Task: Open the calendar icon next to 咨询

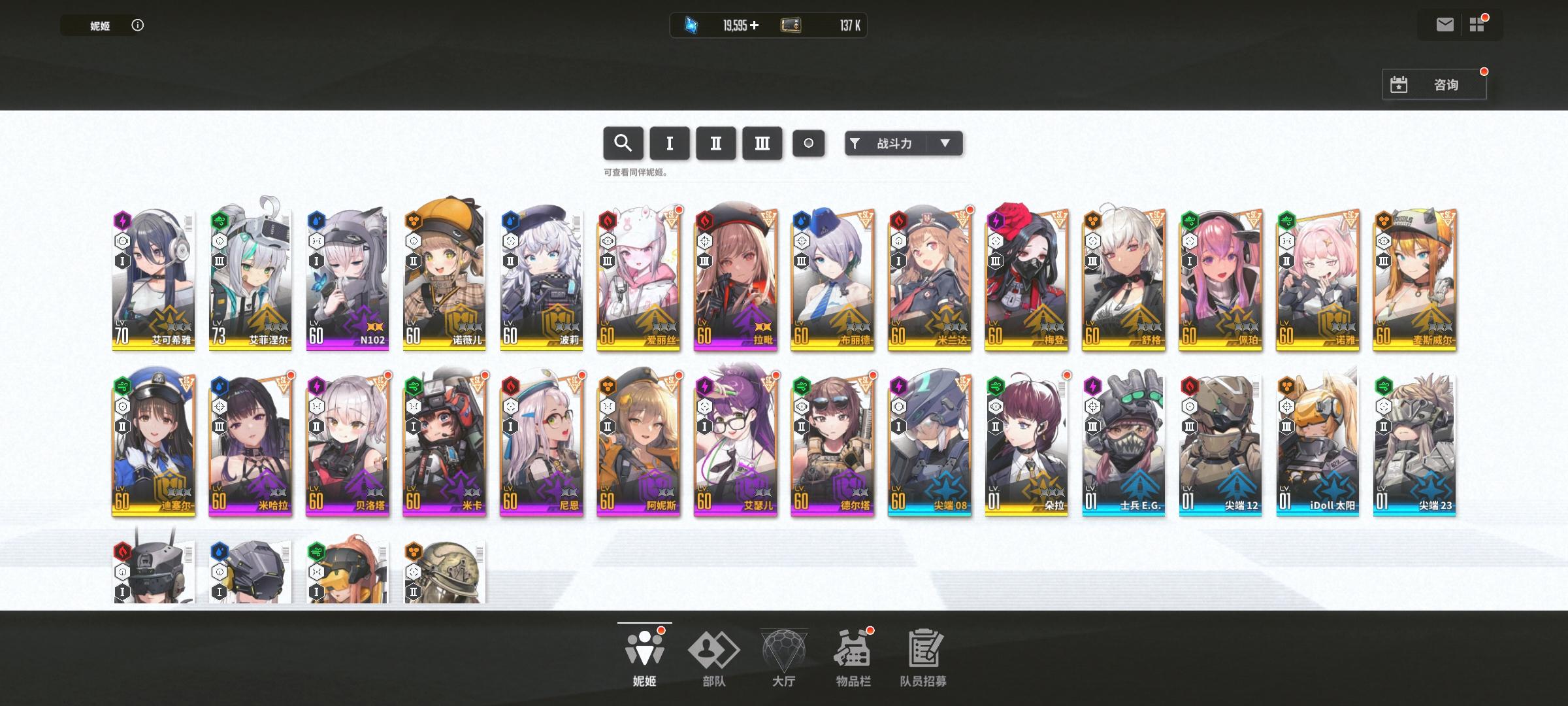Action: tap(1399, 84)
